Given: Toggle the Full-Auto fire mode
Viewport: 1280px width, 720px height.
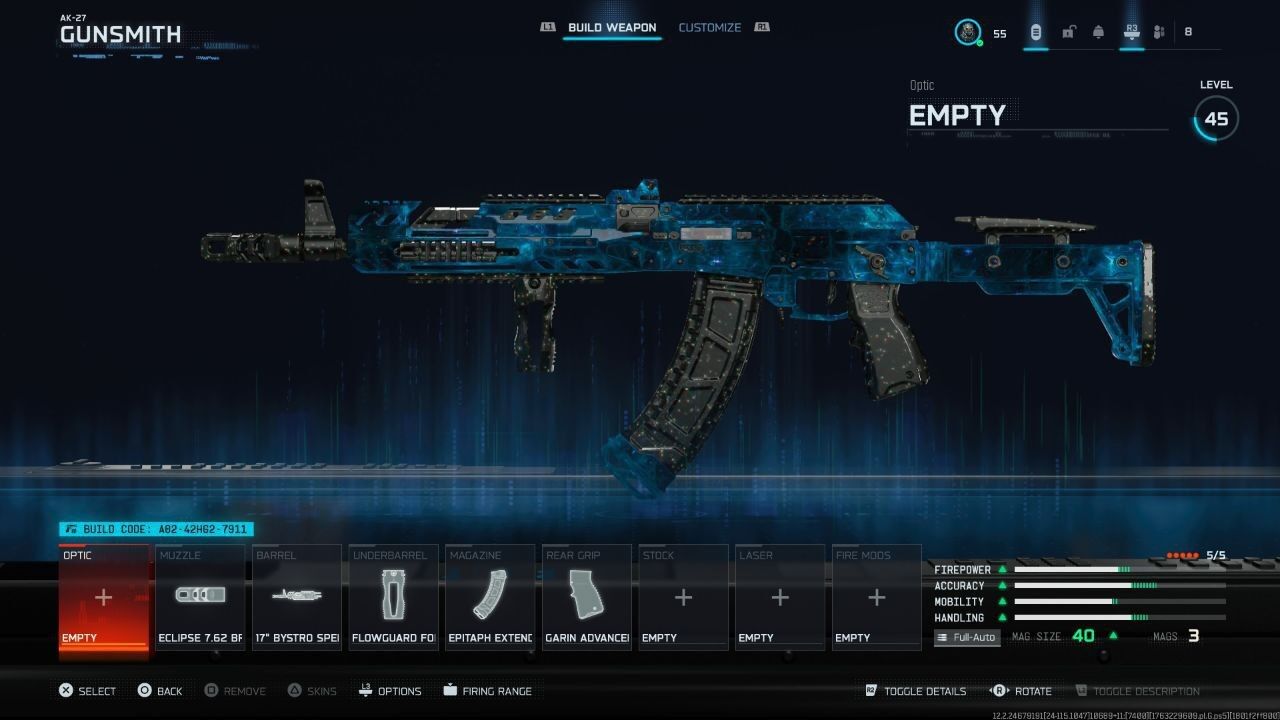Looking at the screenshot, I should (966, 636).
